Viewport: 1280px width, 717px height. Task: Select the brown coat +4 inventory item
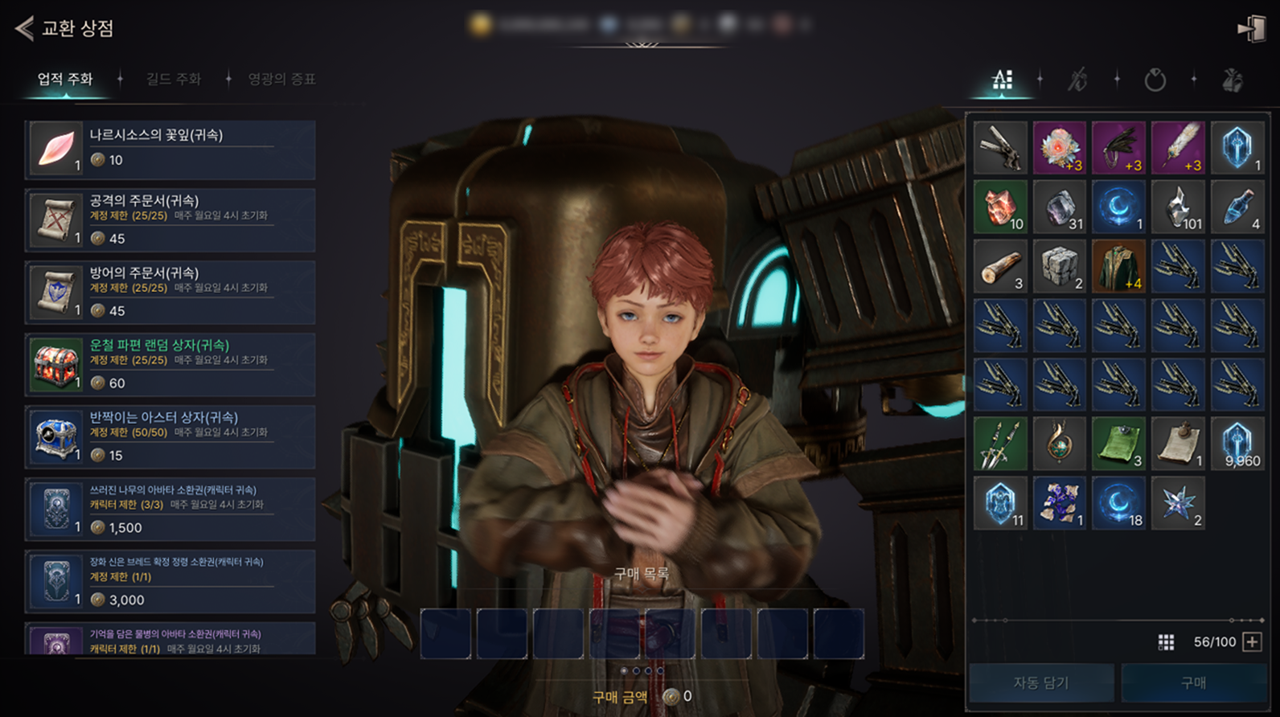pos(1120,265)
